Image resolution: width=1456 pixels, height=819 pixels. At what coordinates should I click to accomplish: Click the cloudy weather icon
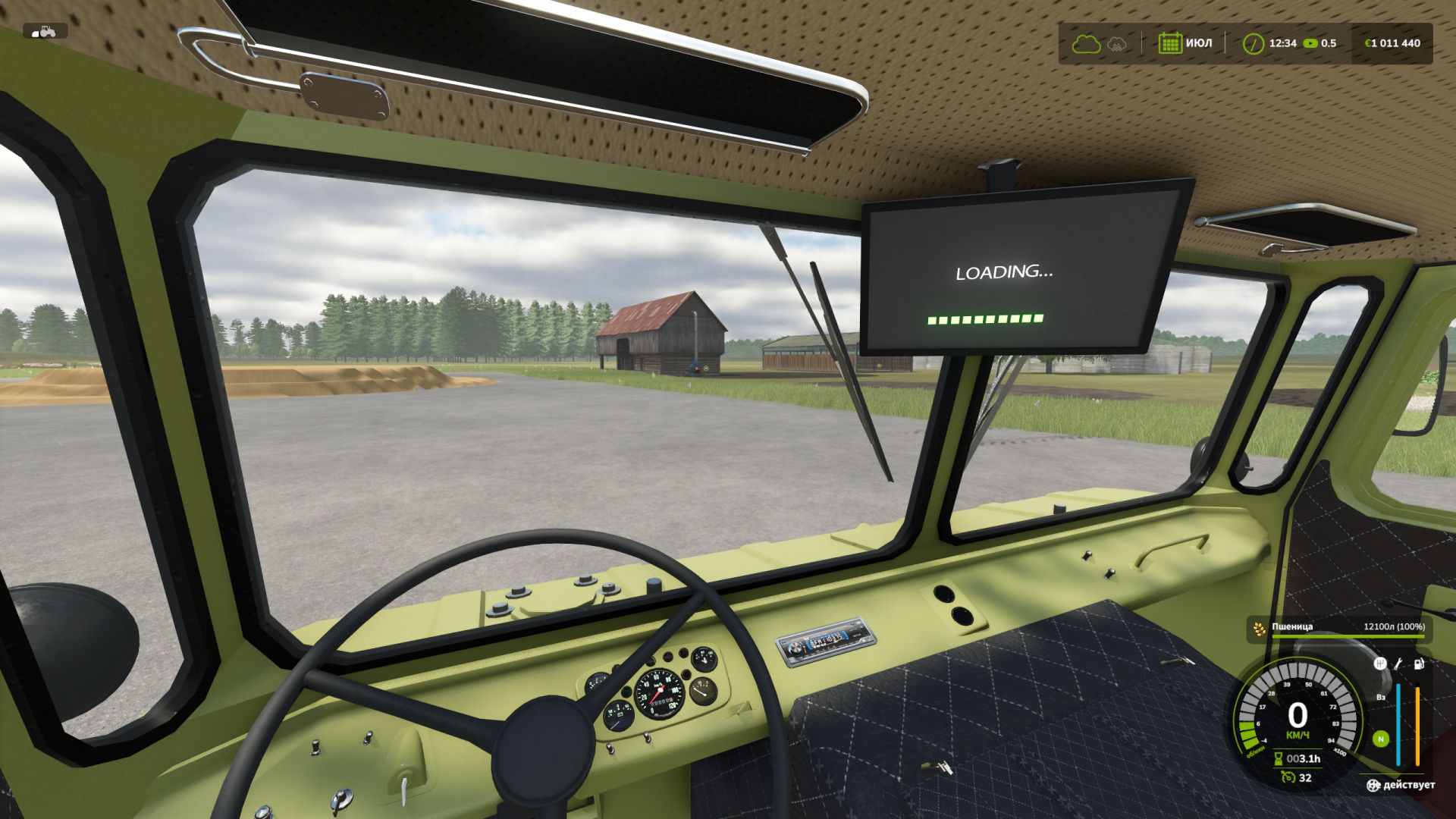(x=1087, y=44)
